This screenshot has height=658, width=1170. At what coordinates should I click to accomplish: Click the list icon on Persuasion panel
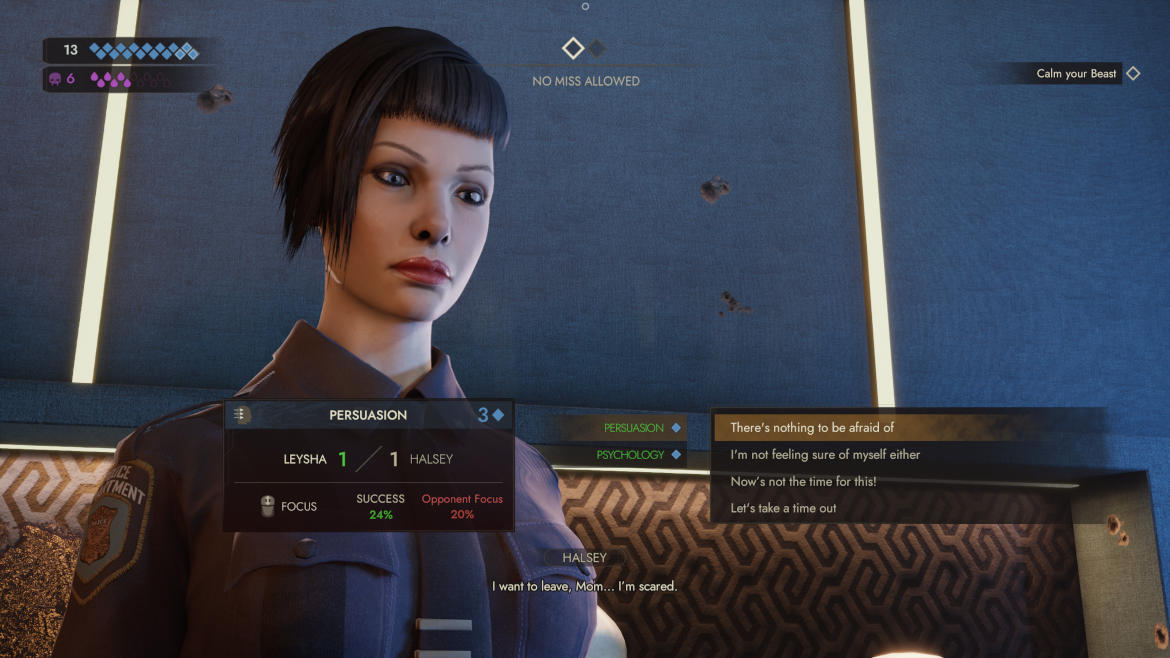[240, 414]
